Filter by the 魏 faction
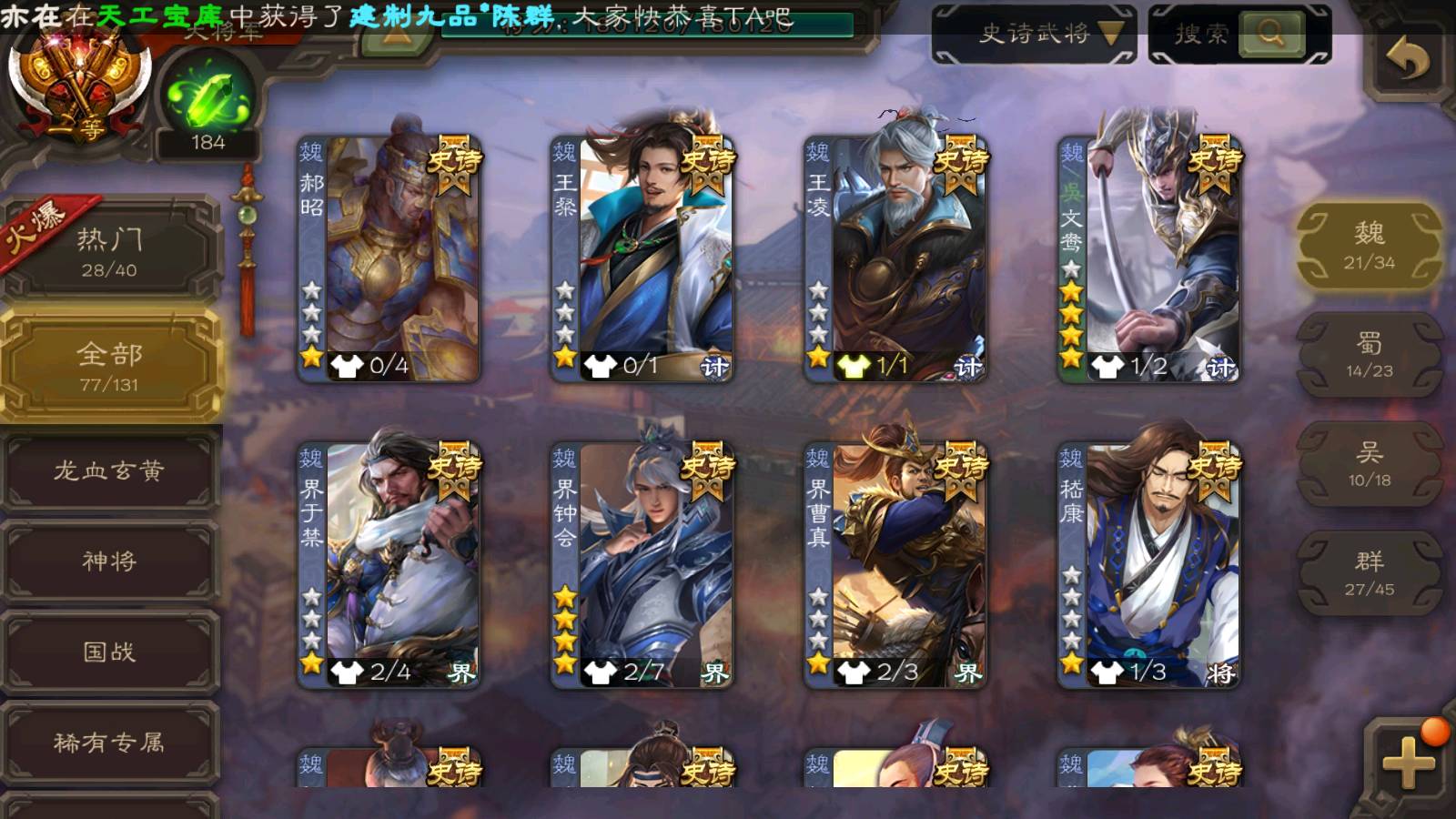Screen dimensions: 1456x819 [1369, 246]
